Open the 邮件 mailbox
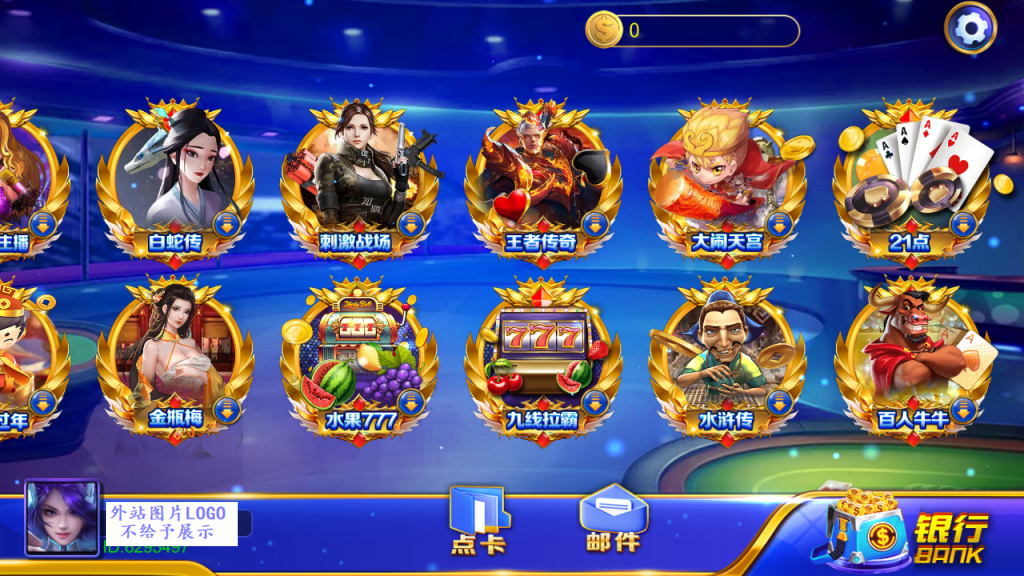The height and width of the screenshot is (576, 1024). (x=613, y=520)
